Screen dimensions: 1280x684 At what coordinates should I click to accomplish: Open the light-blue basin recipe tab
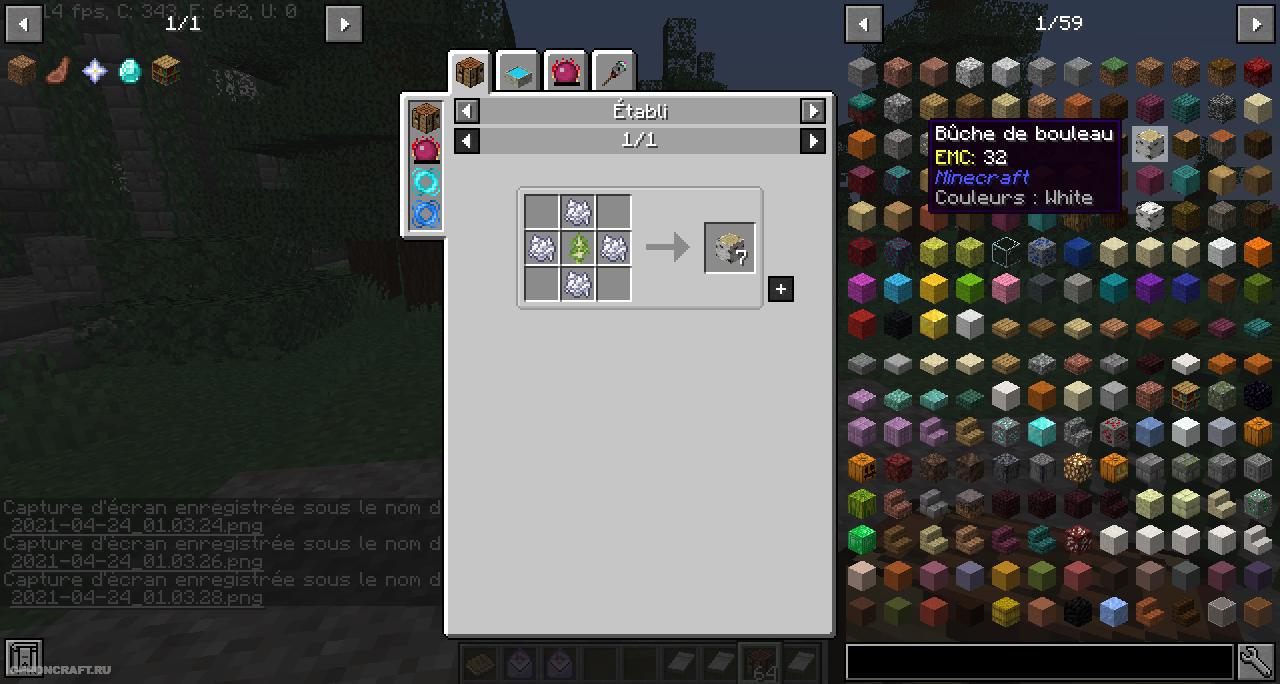point(518,72)
